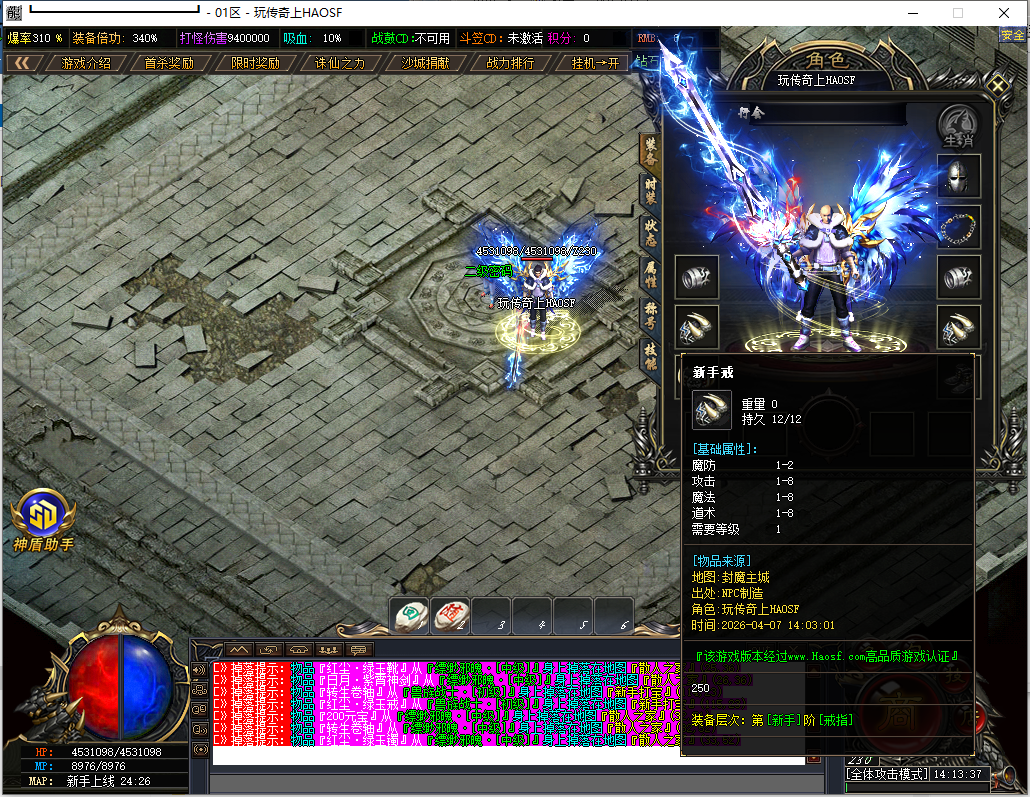Open the 神盾助手 assistant icon
This screenshot has width=1030, height=797.
[x=43, y=517]
